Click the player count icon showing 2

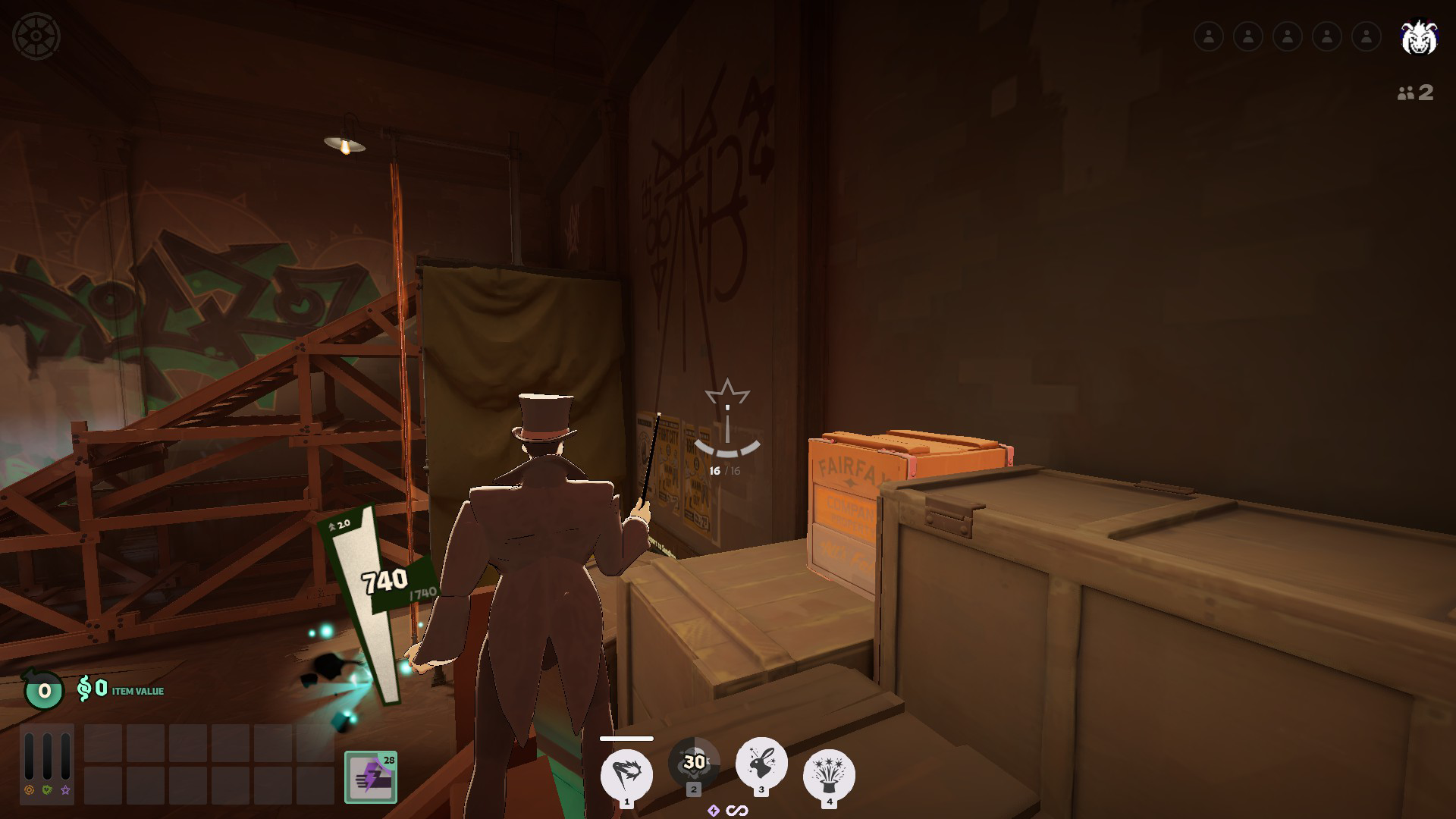(1414, 94)
